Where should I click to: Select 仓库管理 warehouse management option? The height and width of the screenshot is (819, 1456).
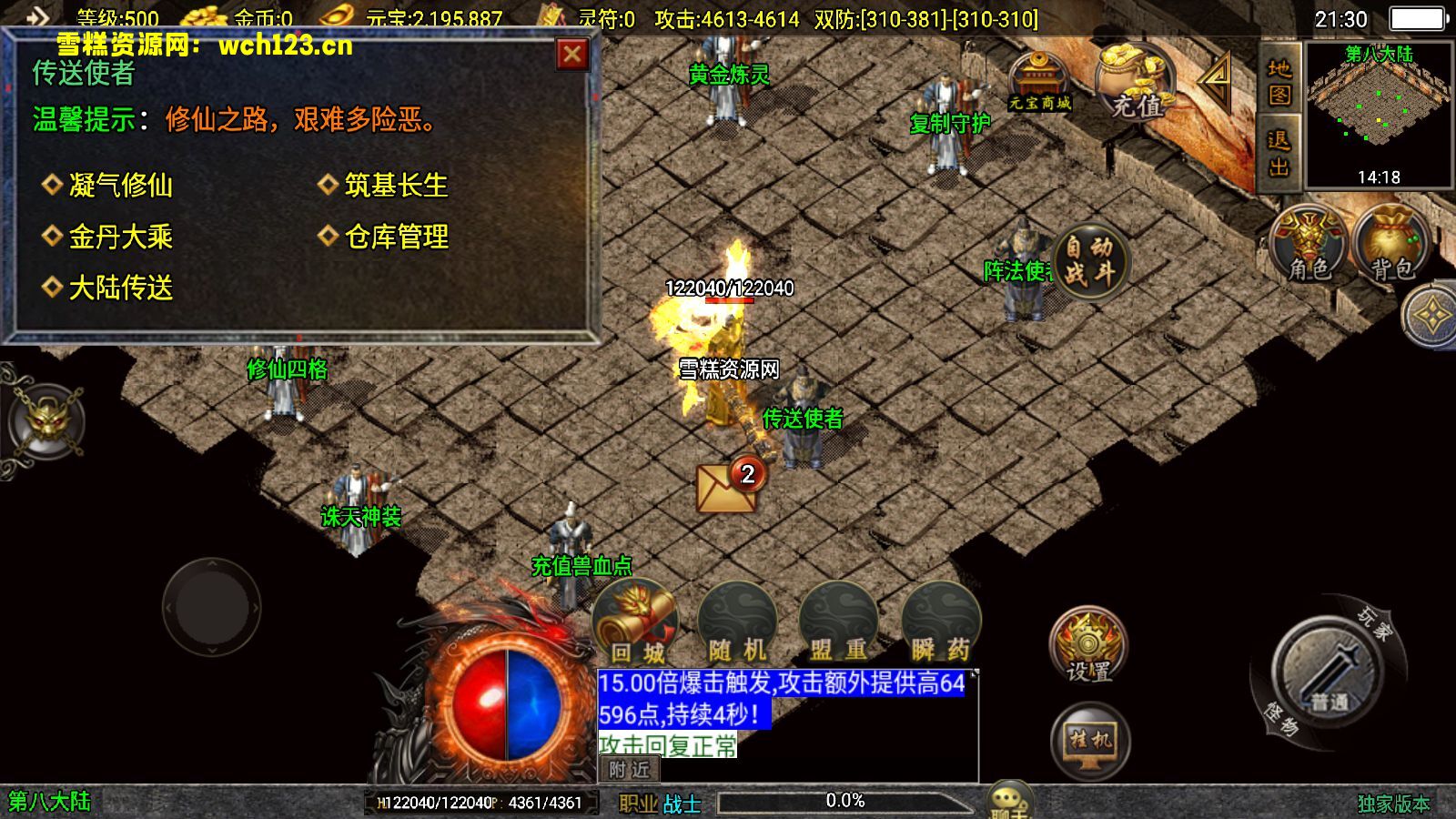point(395,235)
